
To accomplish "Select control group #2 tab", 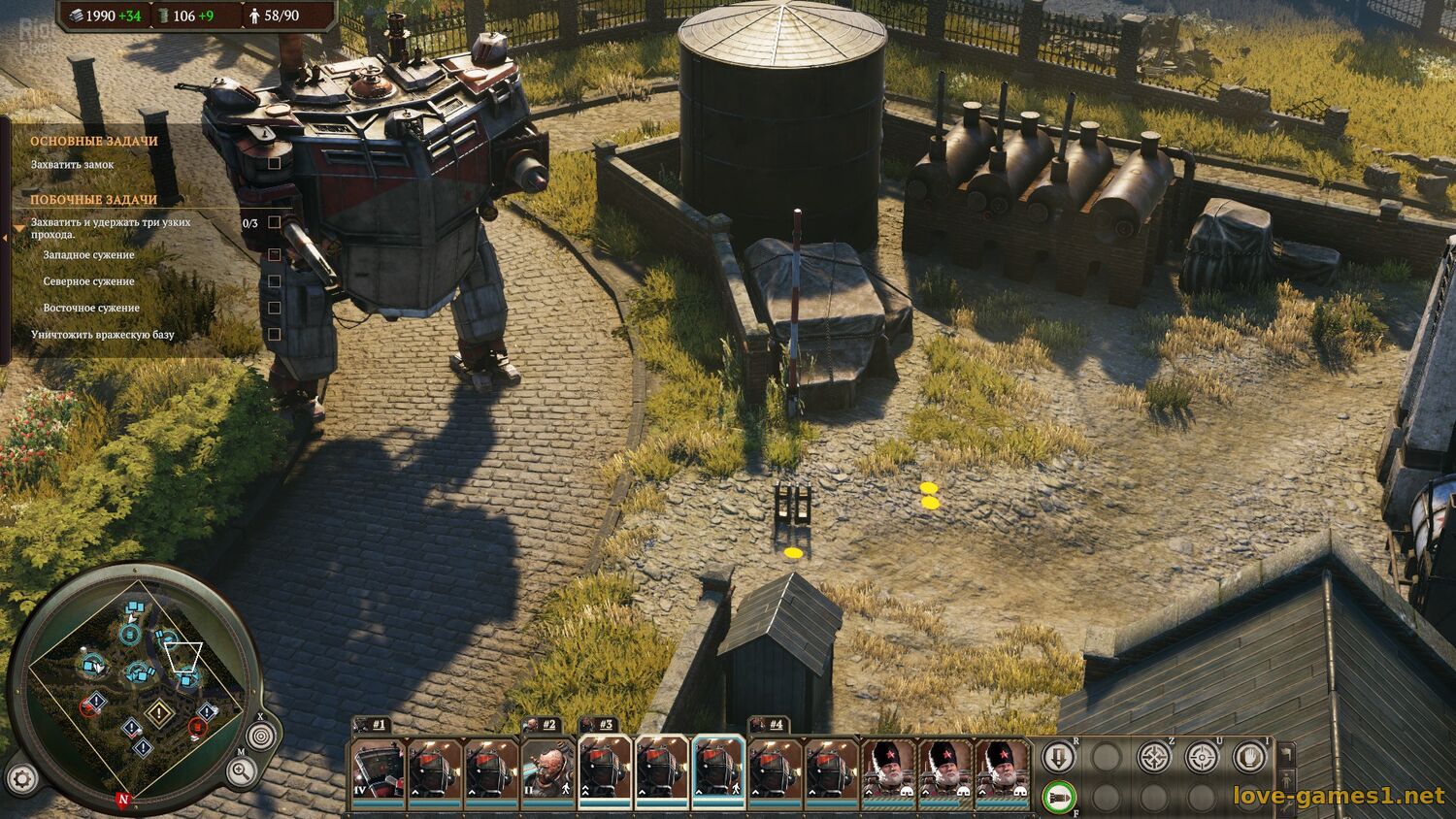I will coord(542,724).
